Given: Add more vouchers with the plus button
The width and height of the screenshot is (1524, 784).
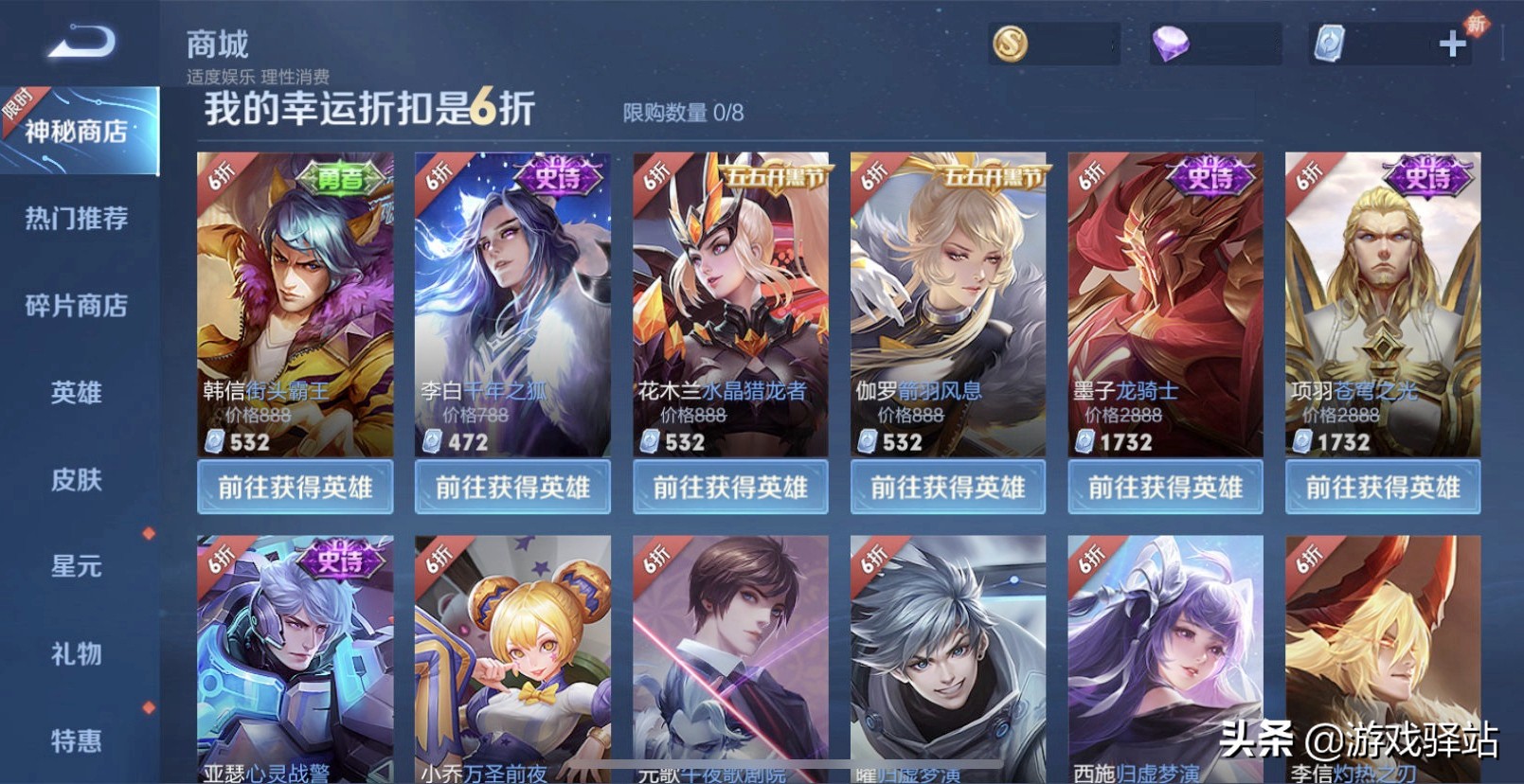Looking at the screenshot, I should [1452, 44].
